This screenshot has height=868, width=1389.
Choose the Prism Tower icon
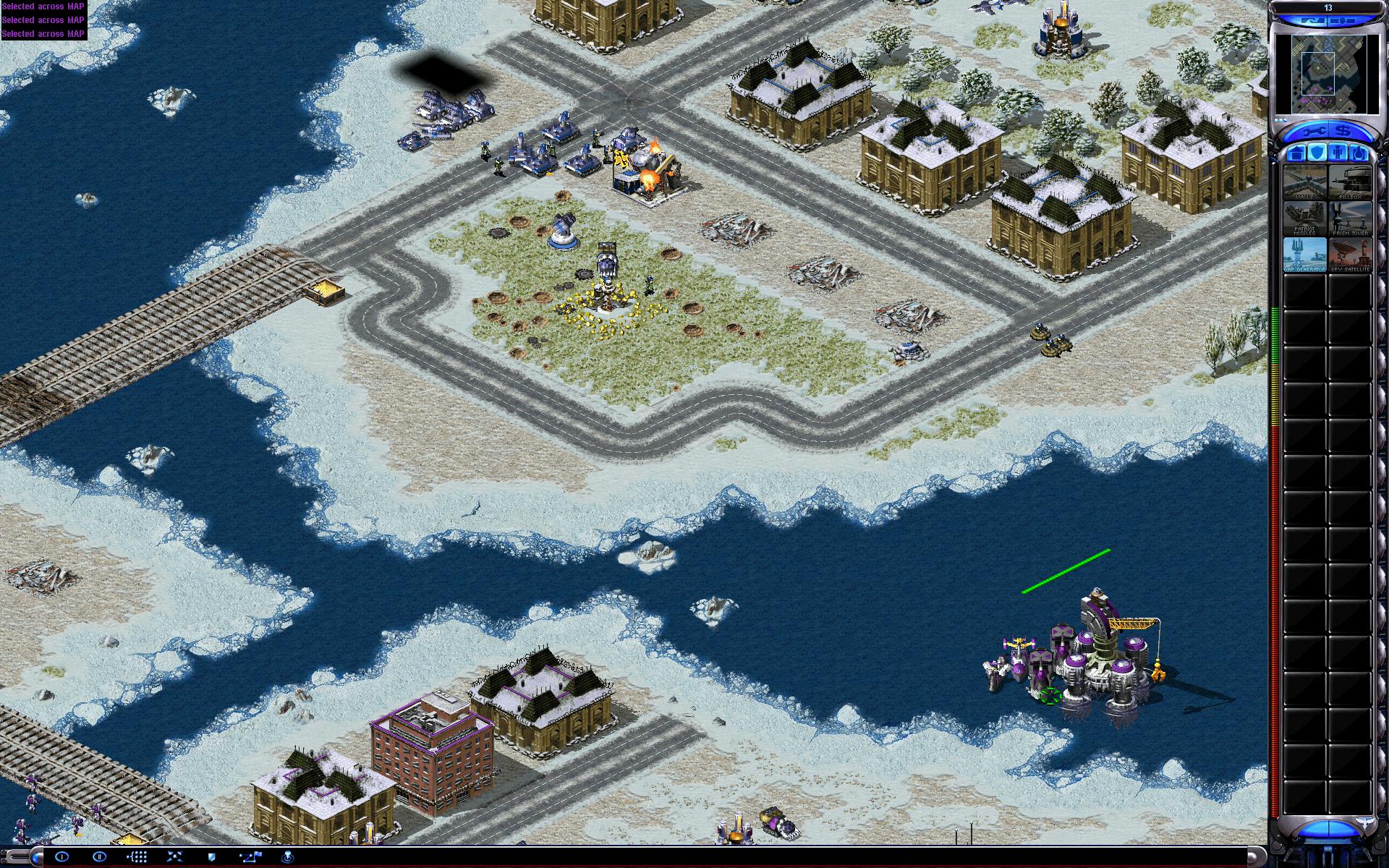tap(1349, 218)
